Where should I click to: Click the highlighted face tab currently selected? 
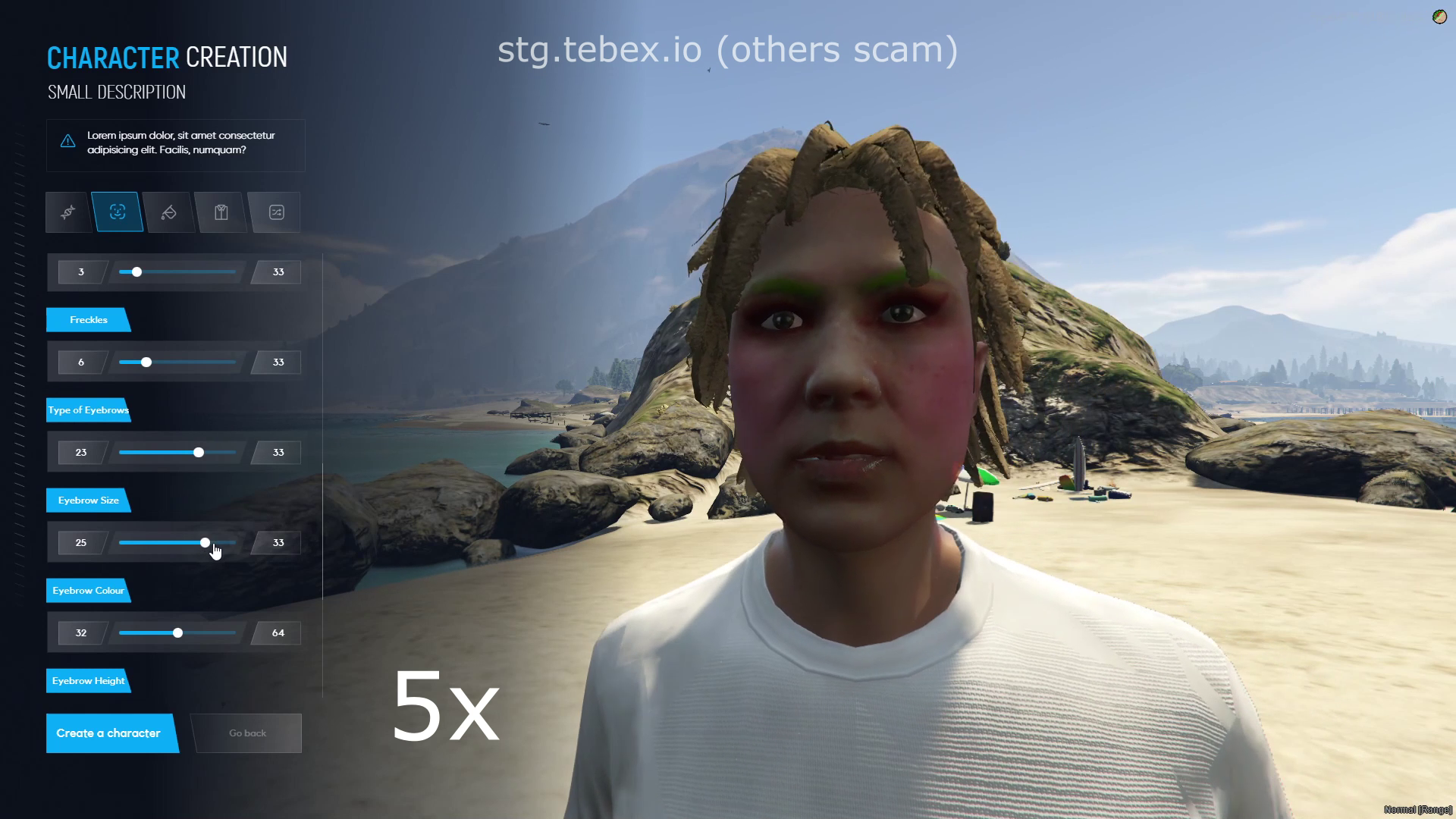118,212
